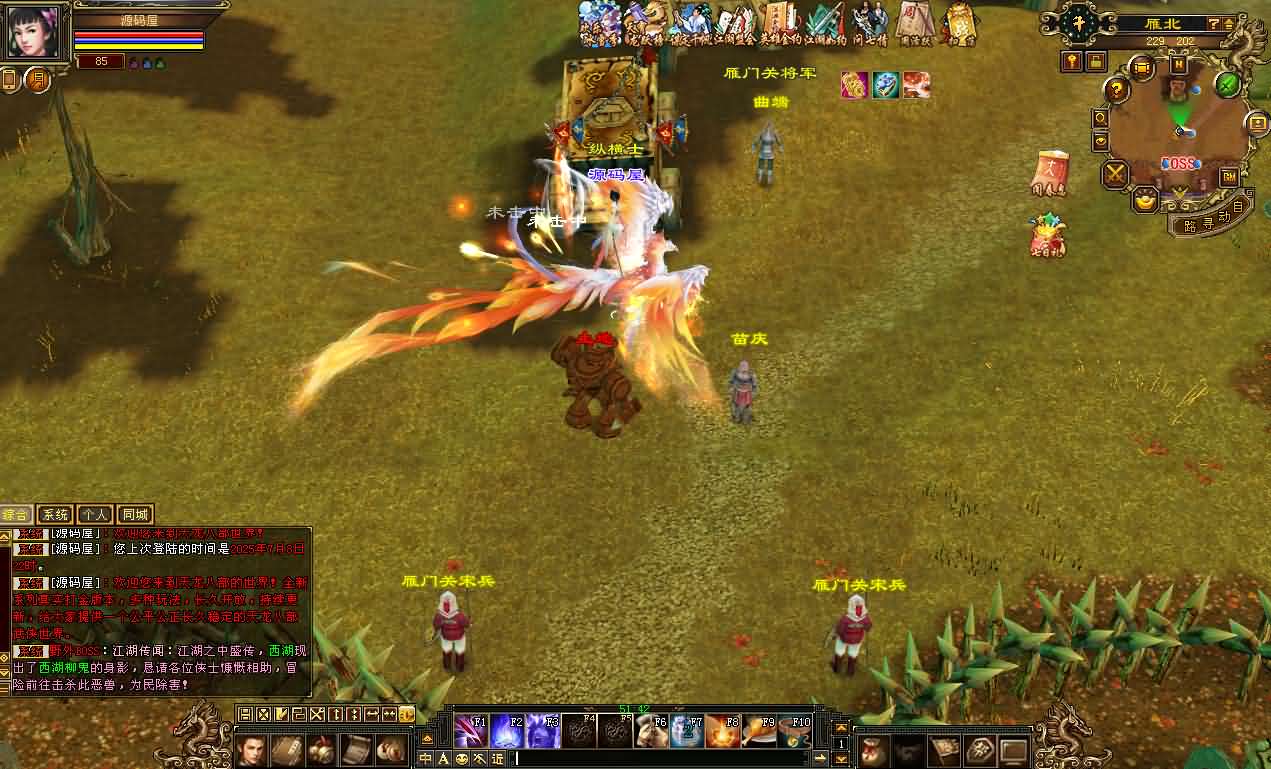1271x769 pixels.
Task: Open the 七日礼 gift bag icon
Action: tap(1048, 236)
